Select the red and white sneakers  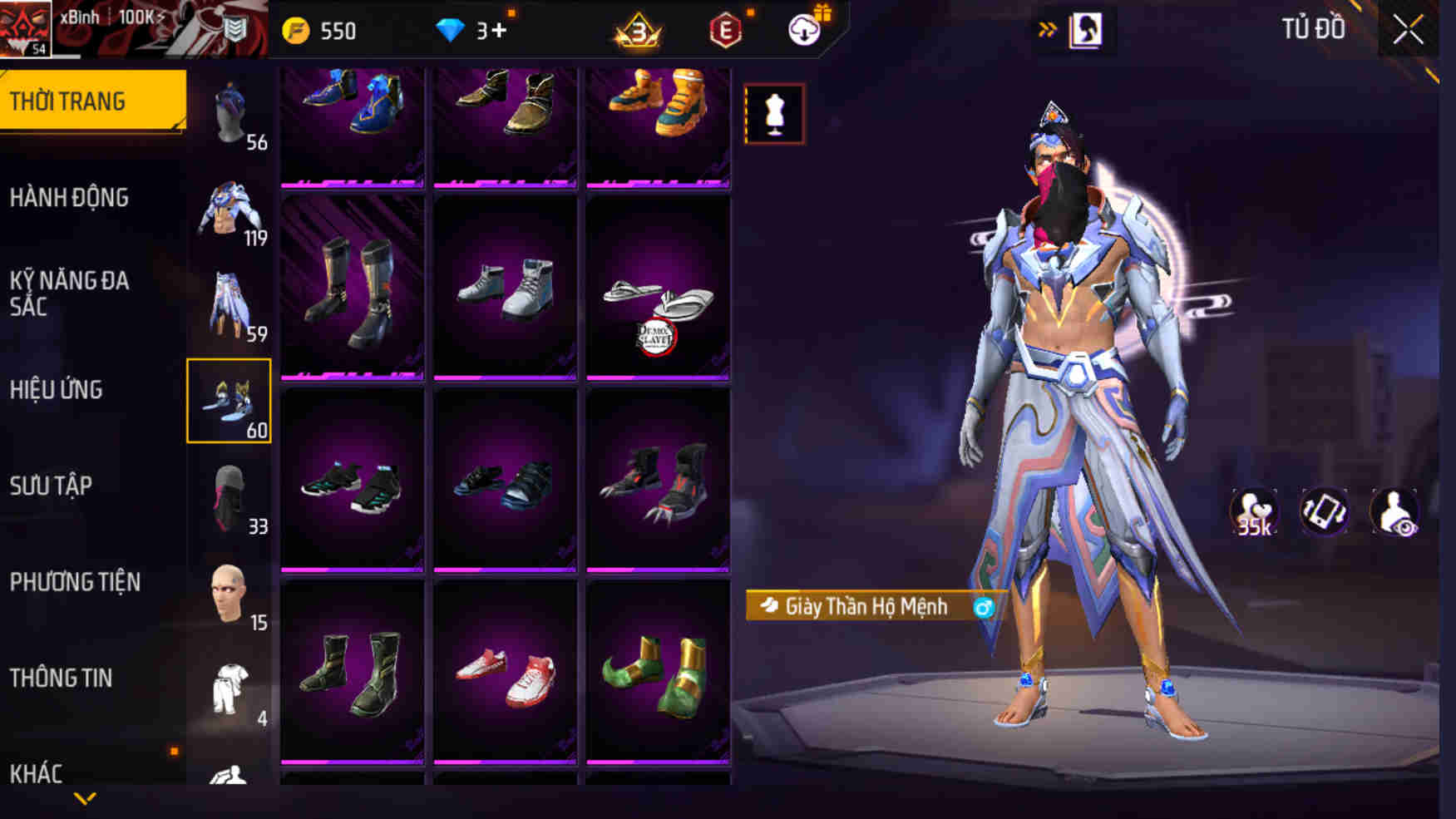point(505,672)
